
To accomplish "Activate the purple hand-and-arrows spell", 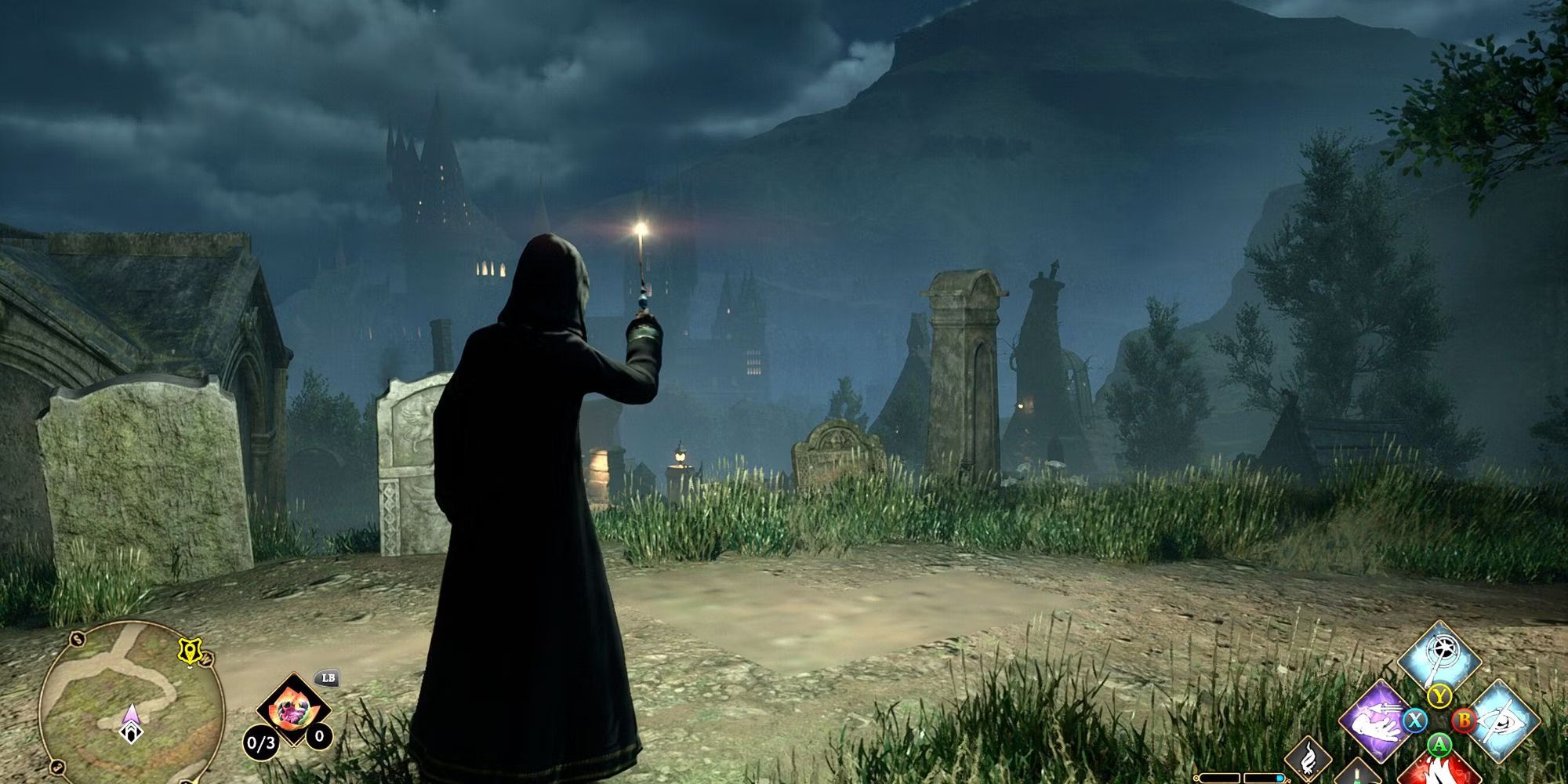I will click(x=1377, y=719).
